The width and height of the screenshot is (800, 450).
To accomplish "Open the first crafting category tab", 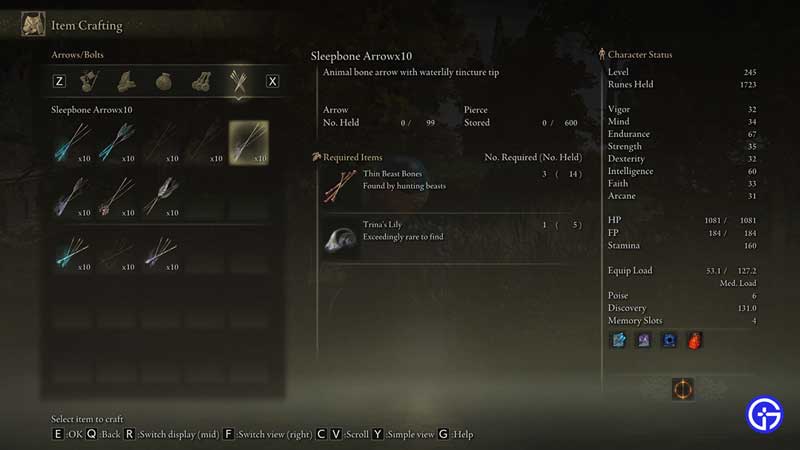I will pyautogui.click(x=90, y=81).
